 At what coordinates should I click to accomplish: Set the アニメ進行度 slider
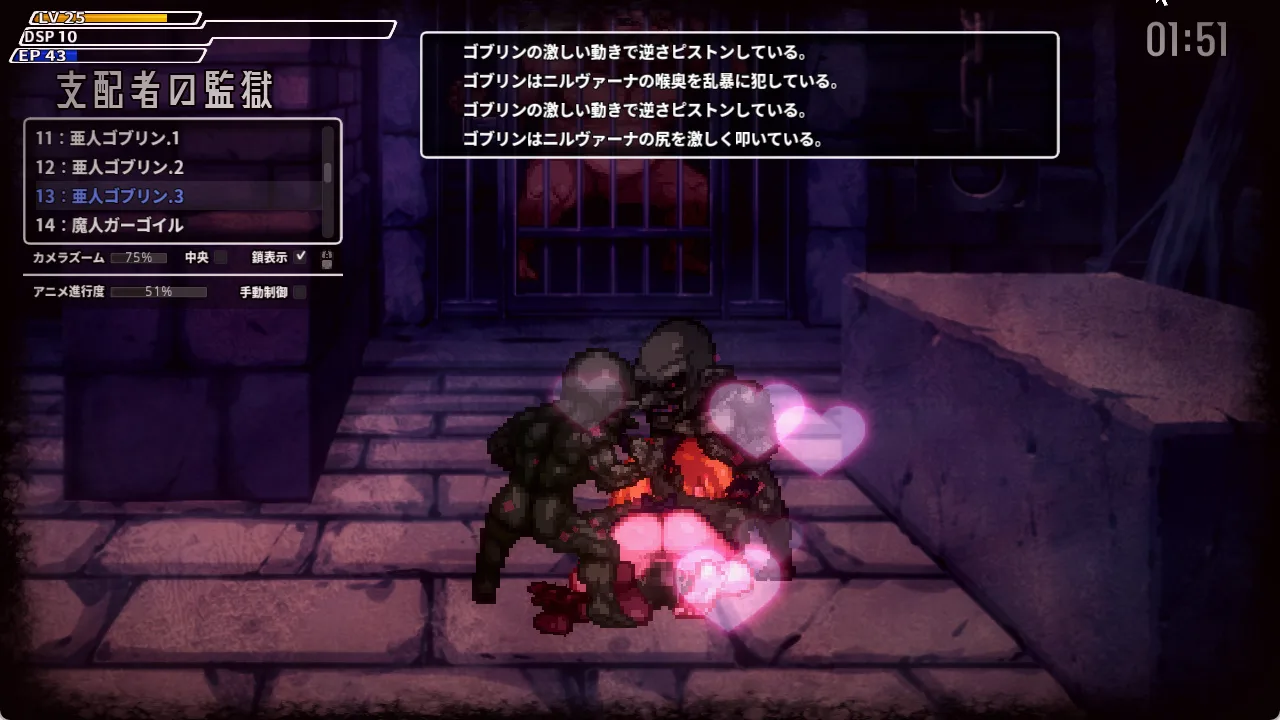point(158,292)
